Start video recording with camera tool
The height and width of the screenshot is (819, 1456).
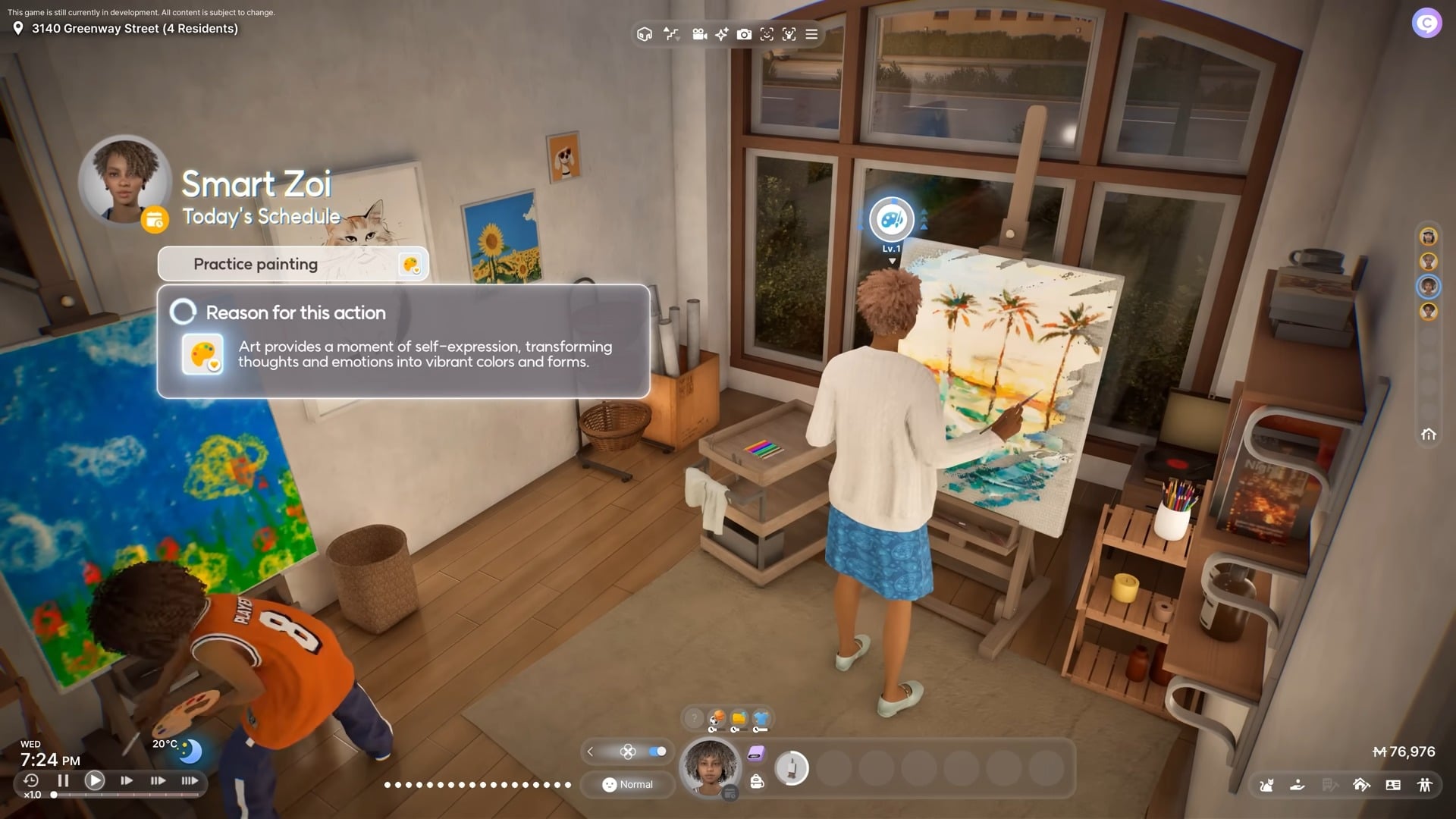pyautogui.click(x=699, y=35)
